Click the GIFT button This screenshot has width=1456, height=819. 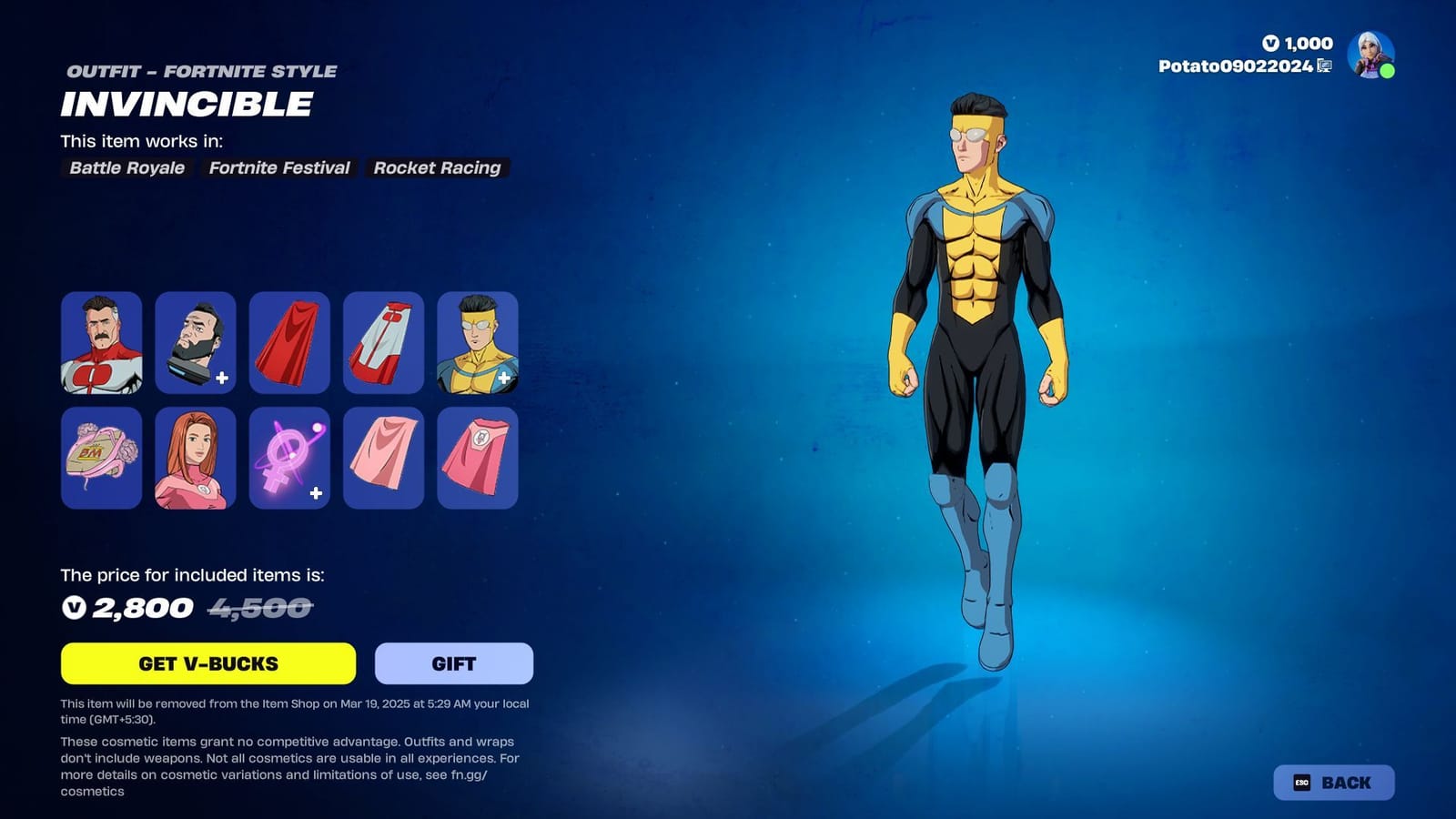coord(453,663)
